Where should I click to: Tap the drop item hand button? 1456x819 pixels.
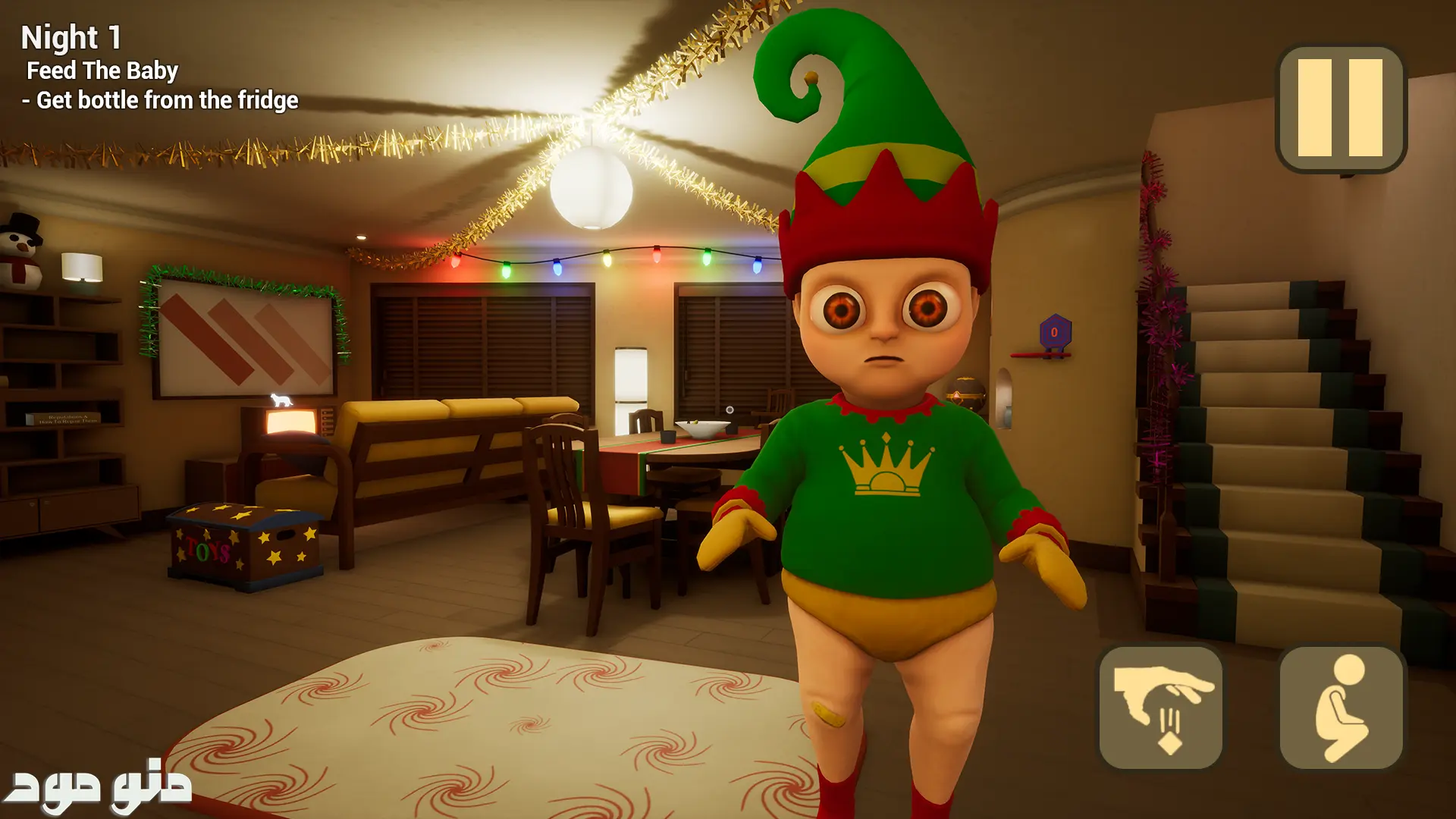tap(1160, 708)
